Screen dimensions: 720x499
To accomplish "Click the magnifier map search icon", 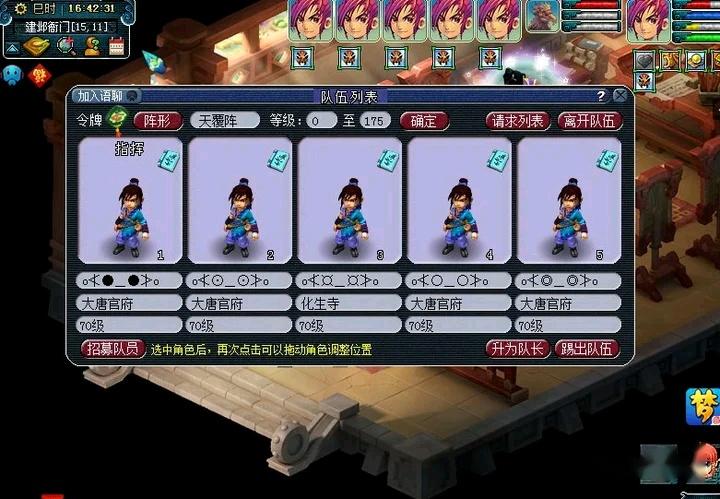I will (66, 45).
